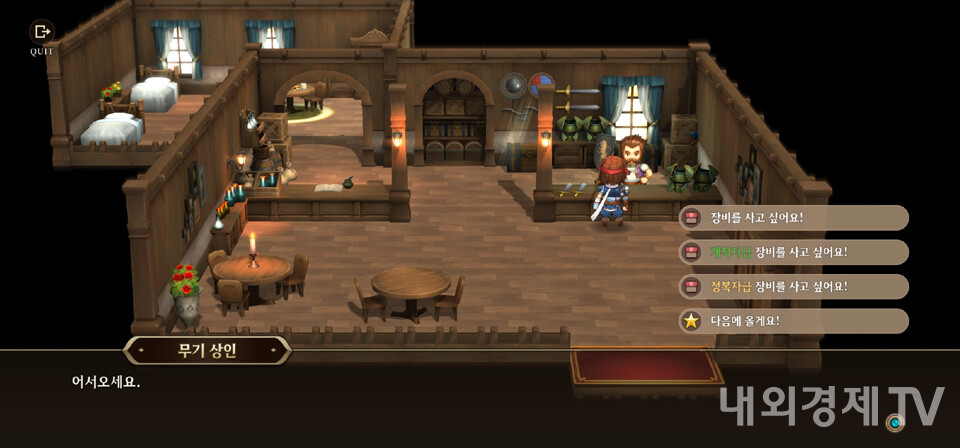Choose '다음에 올게요!' to leave
This screenshot has width=960, height=448.
point(793,321)
